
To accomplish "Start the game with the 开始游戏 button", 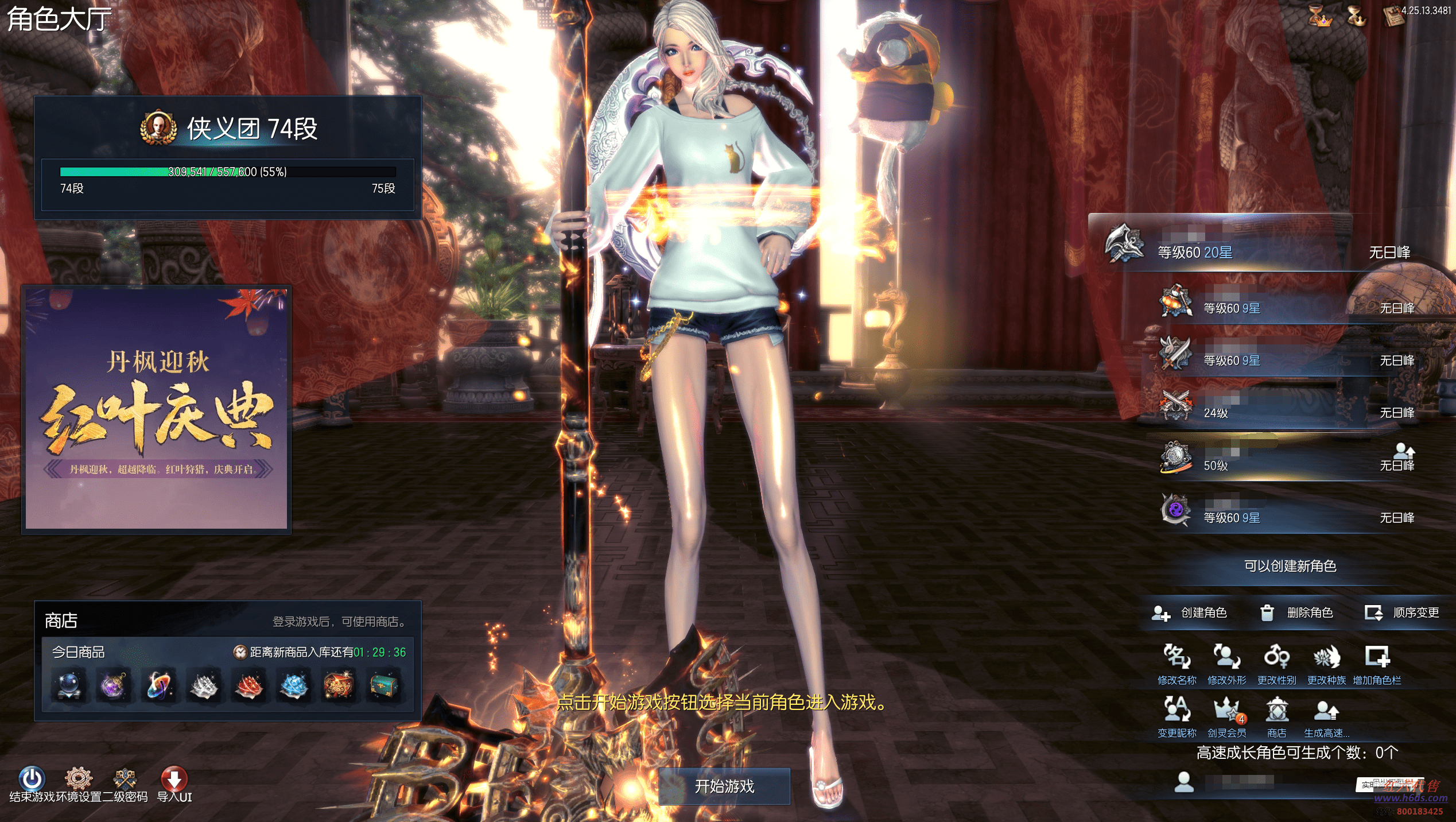I will 724,786.
